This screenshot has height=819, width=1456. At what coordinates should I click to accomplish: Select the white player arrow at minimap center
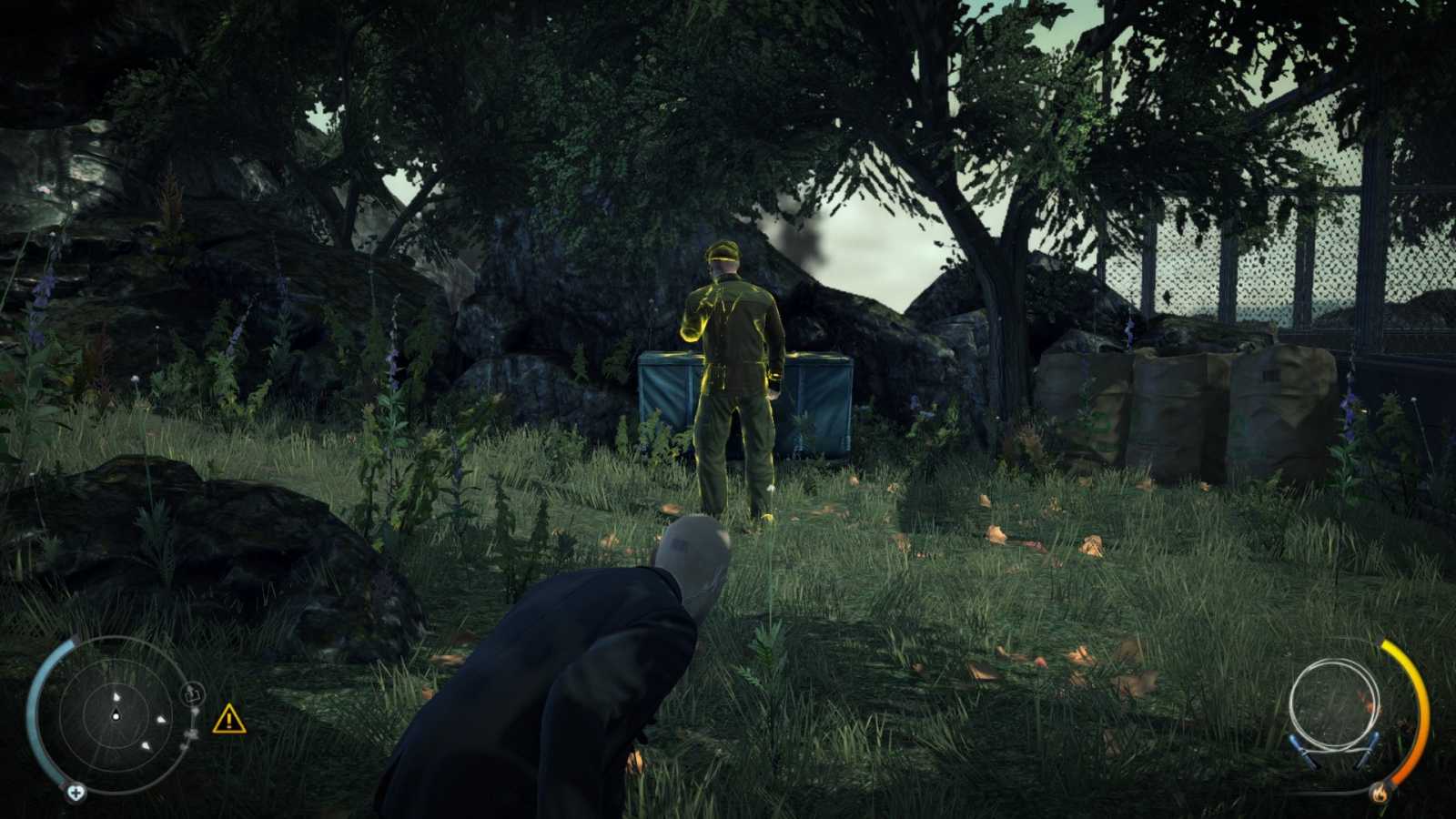coord(116,715)
